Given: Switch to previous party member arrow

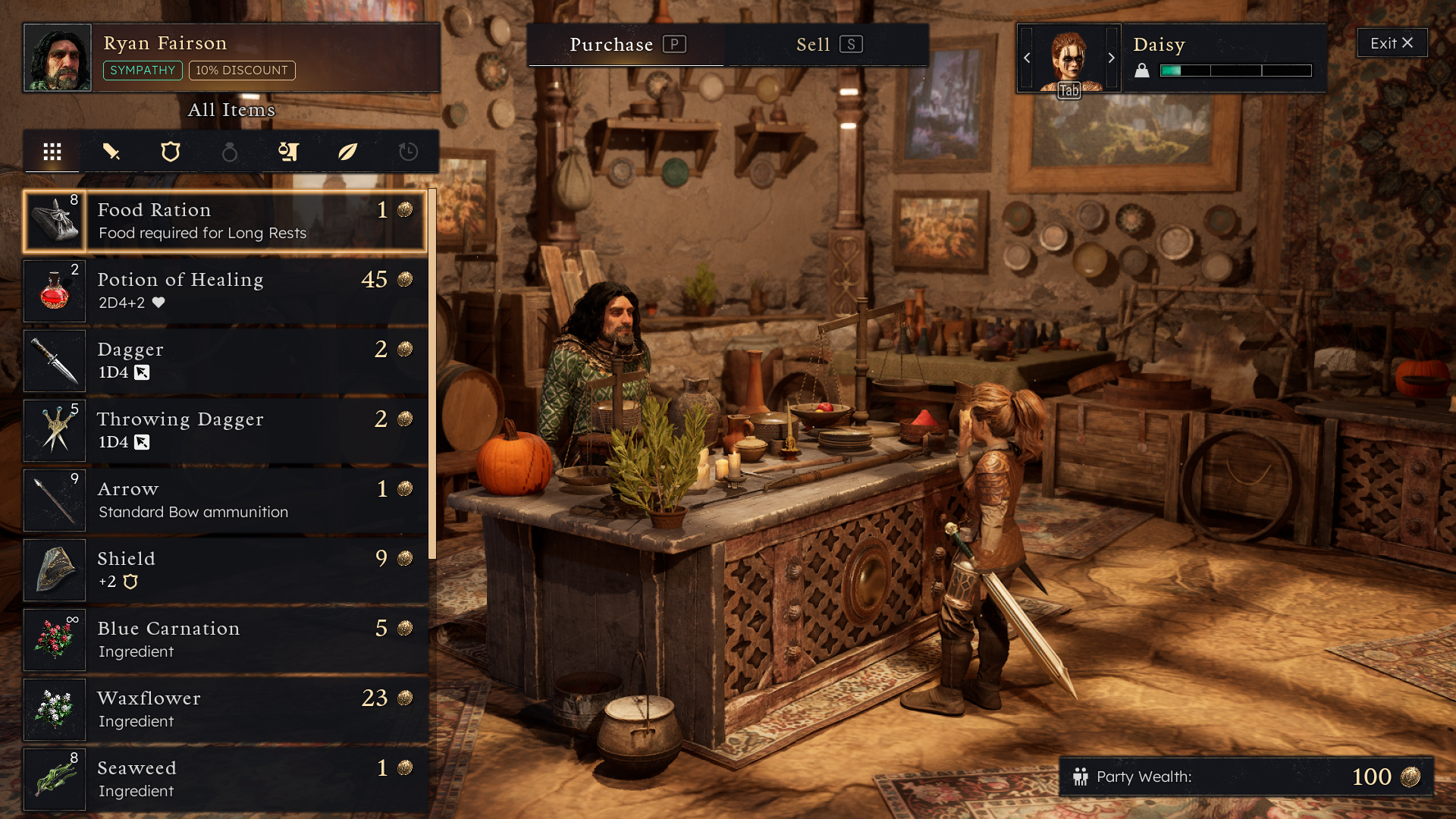Looking at the screenshot, I should 1027,58.
